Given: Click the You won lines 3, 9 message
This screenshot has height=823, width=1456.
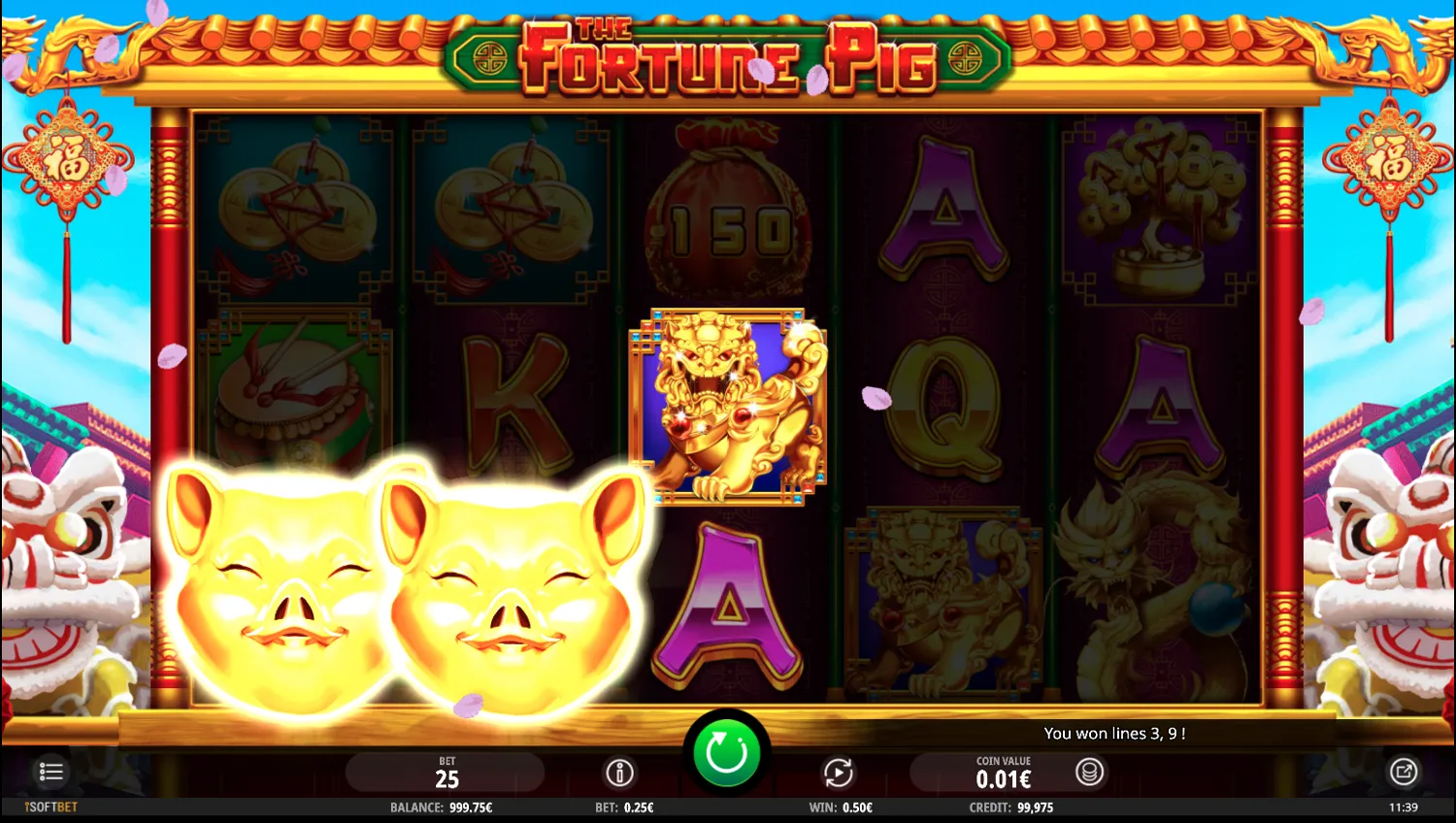Looking at the screenshot, I should click(x=1116, y=733).
